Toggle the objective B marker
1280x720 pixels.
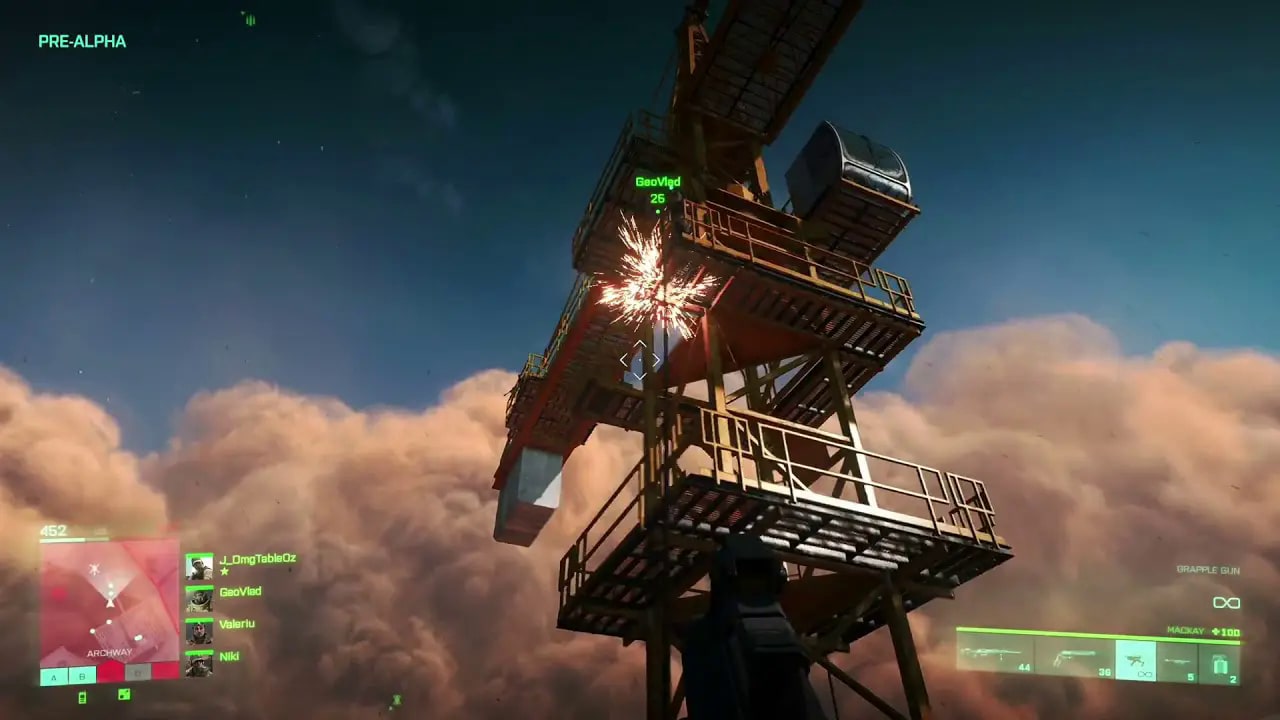(x=81, y=677)
